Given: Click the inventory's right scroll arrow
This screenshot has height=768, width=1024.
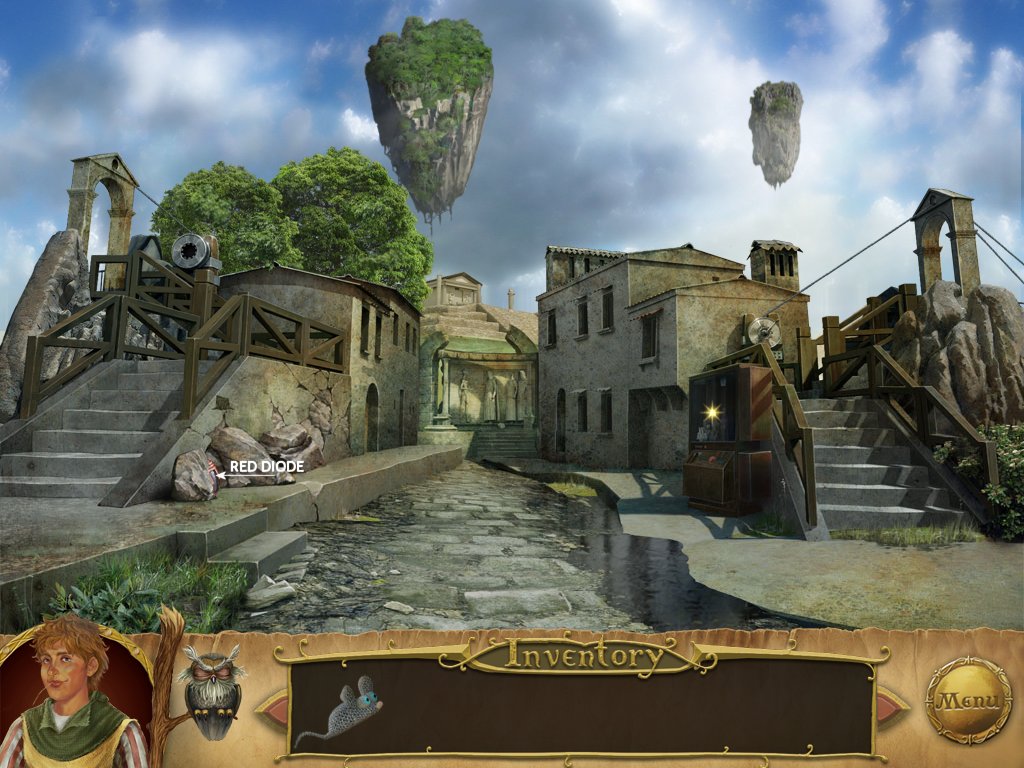Looking at the screenshot, I should click(x=891, y=707).
